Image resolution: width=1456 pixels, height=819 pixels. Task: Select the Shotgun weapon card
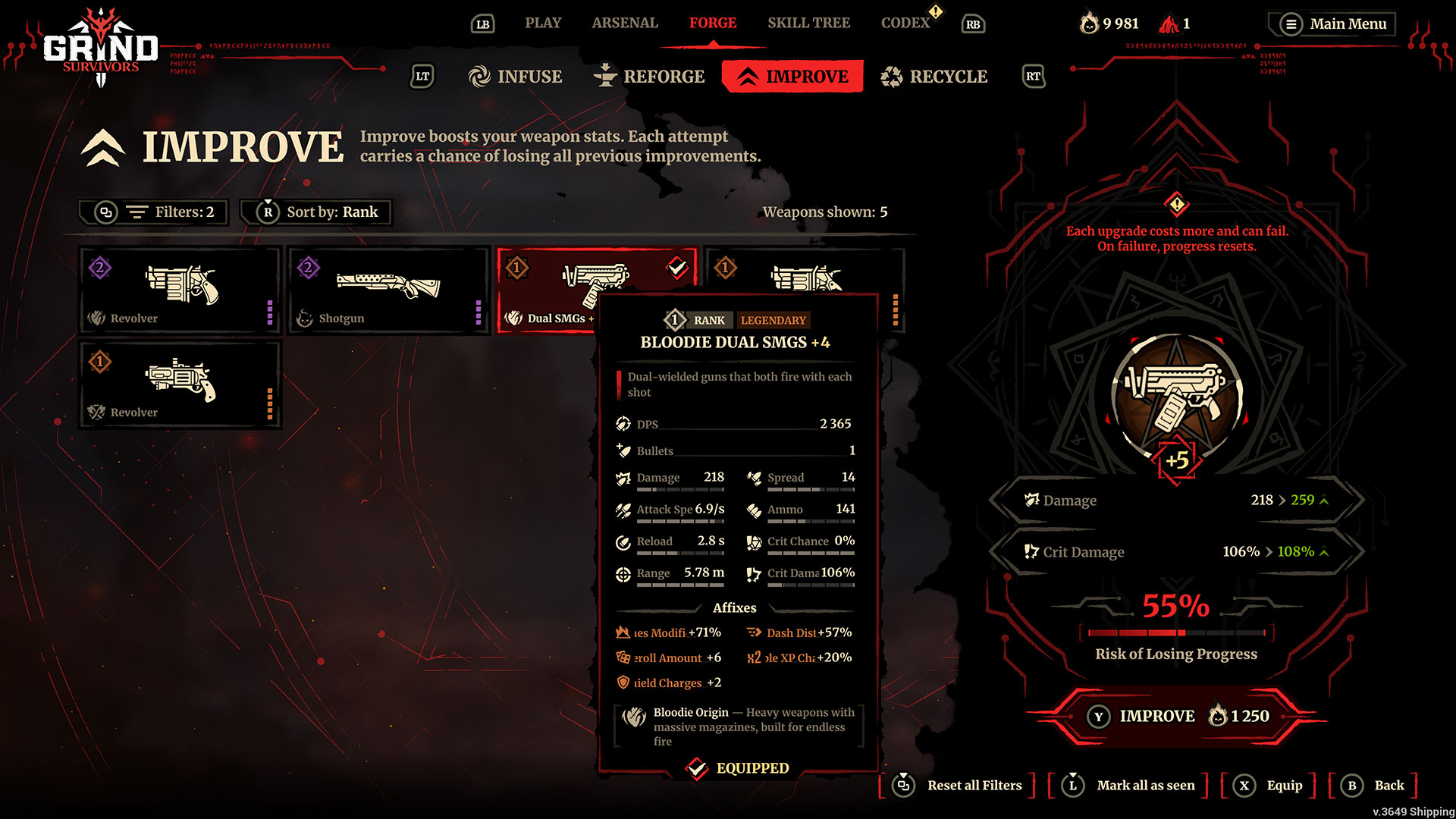(x=388, y=290)
